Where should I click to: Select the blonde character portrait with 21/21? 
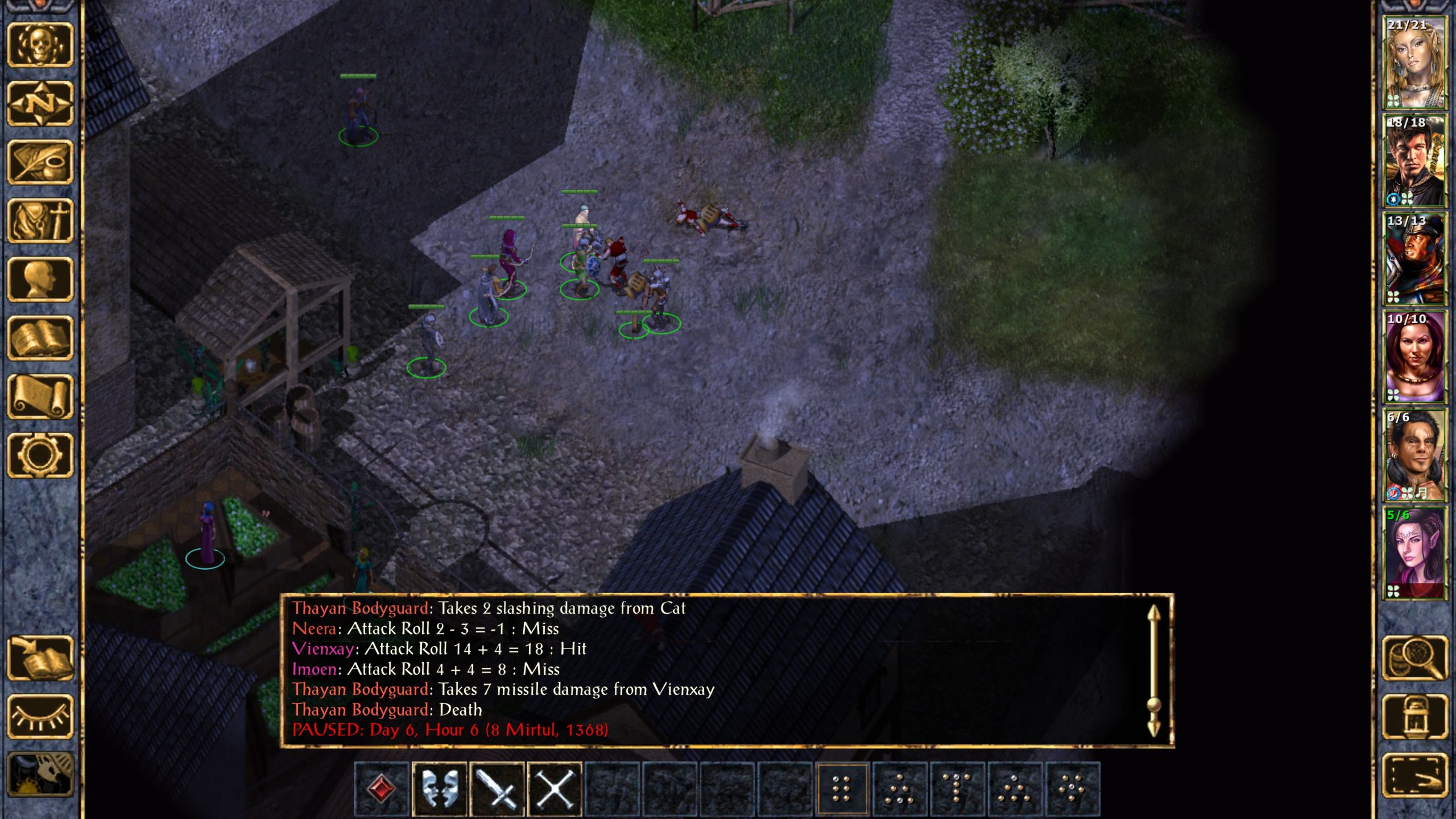coord(1414,63)
